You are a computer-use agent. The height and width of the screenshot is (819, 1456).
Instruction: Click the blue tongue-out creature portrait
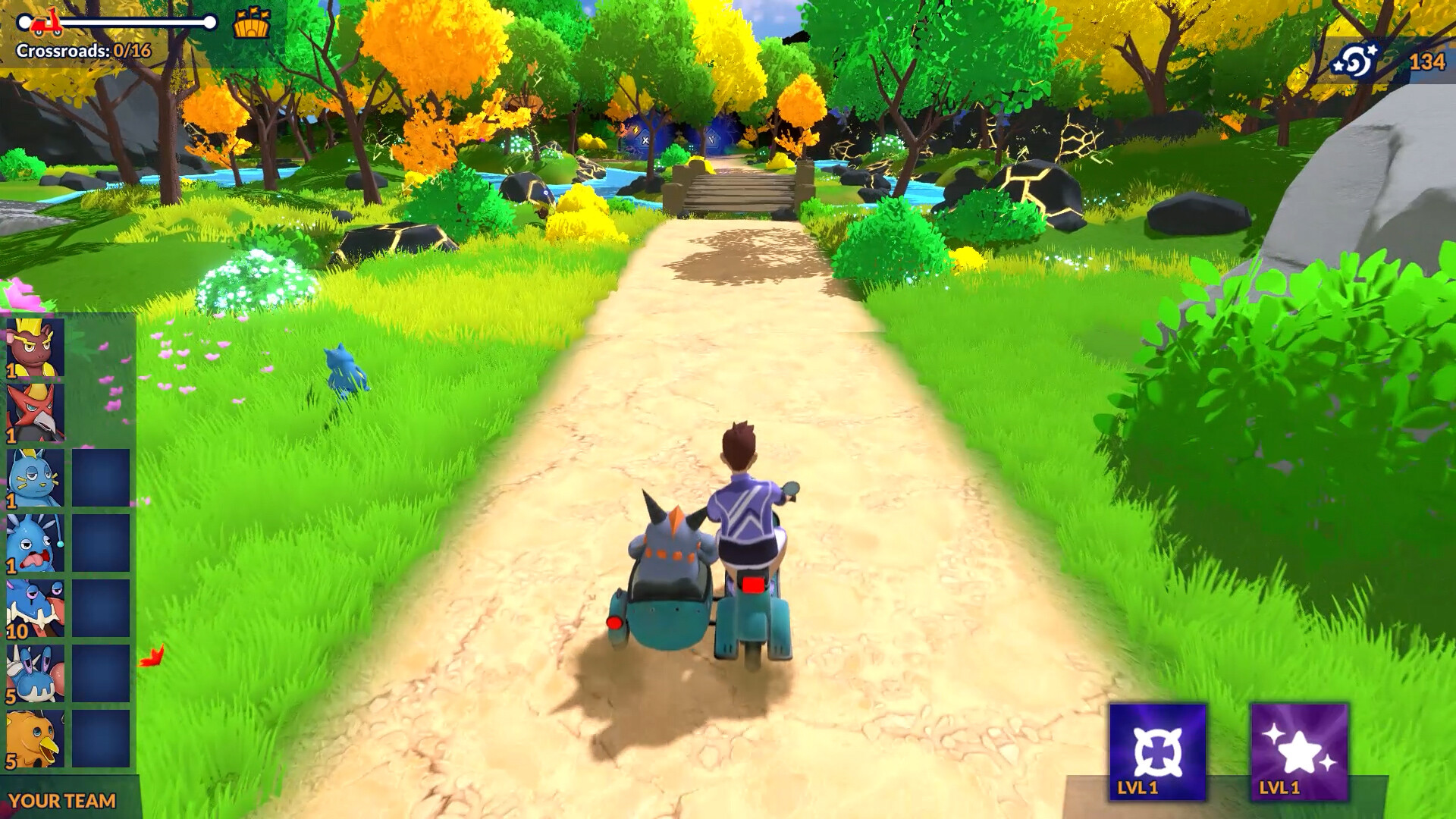point(33,543)
